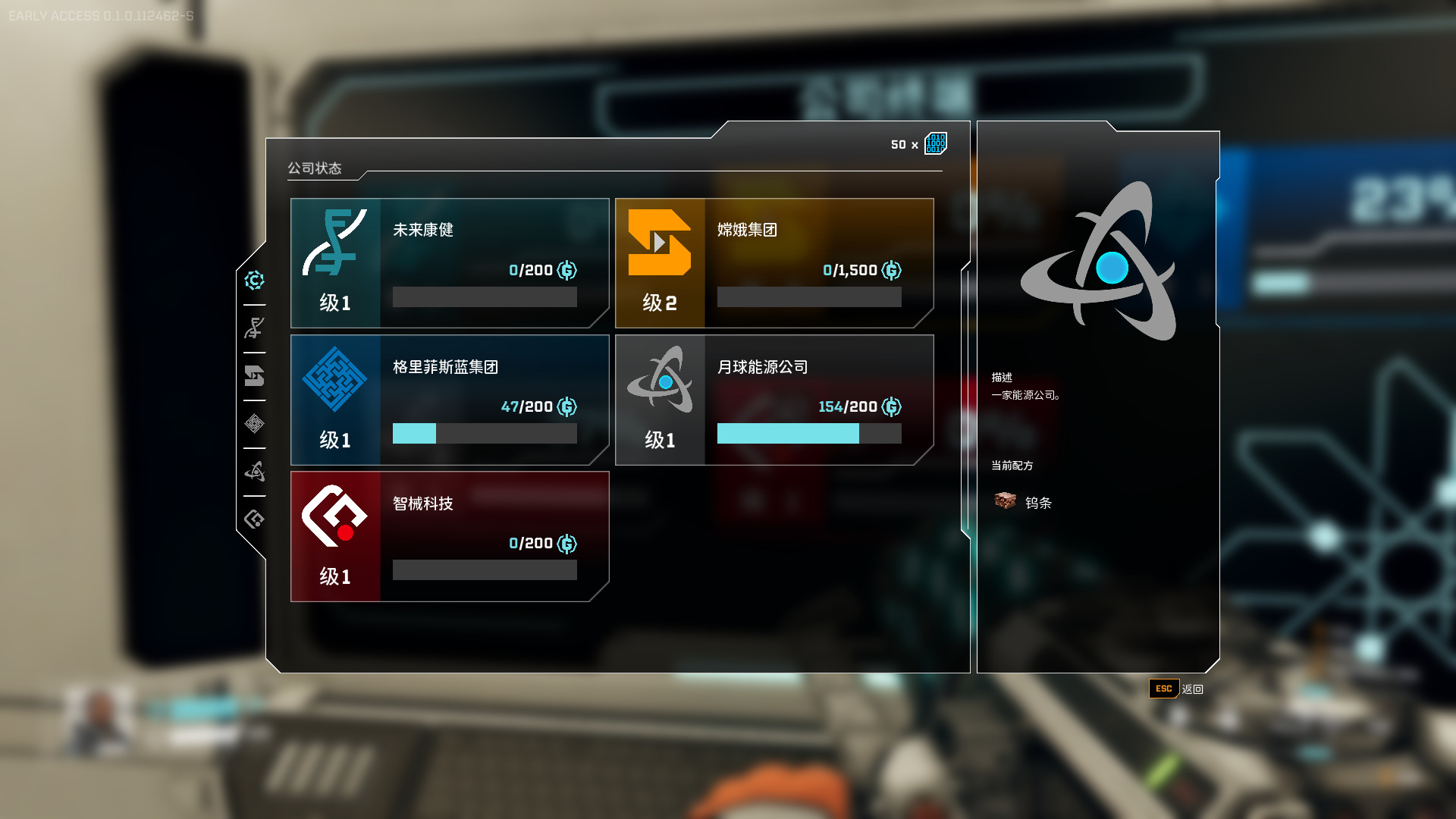Click the data chip currency icon

(x=936, y=143)
